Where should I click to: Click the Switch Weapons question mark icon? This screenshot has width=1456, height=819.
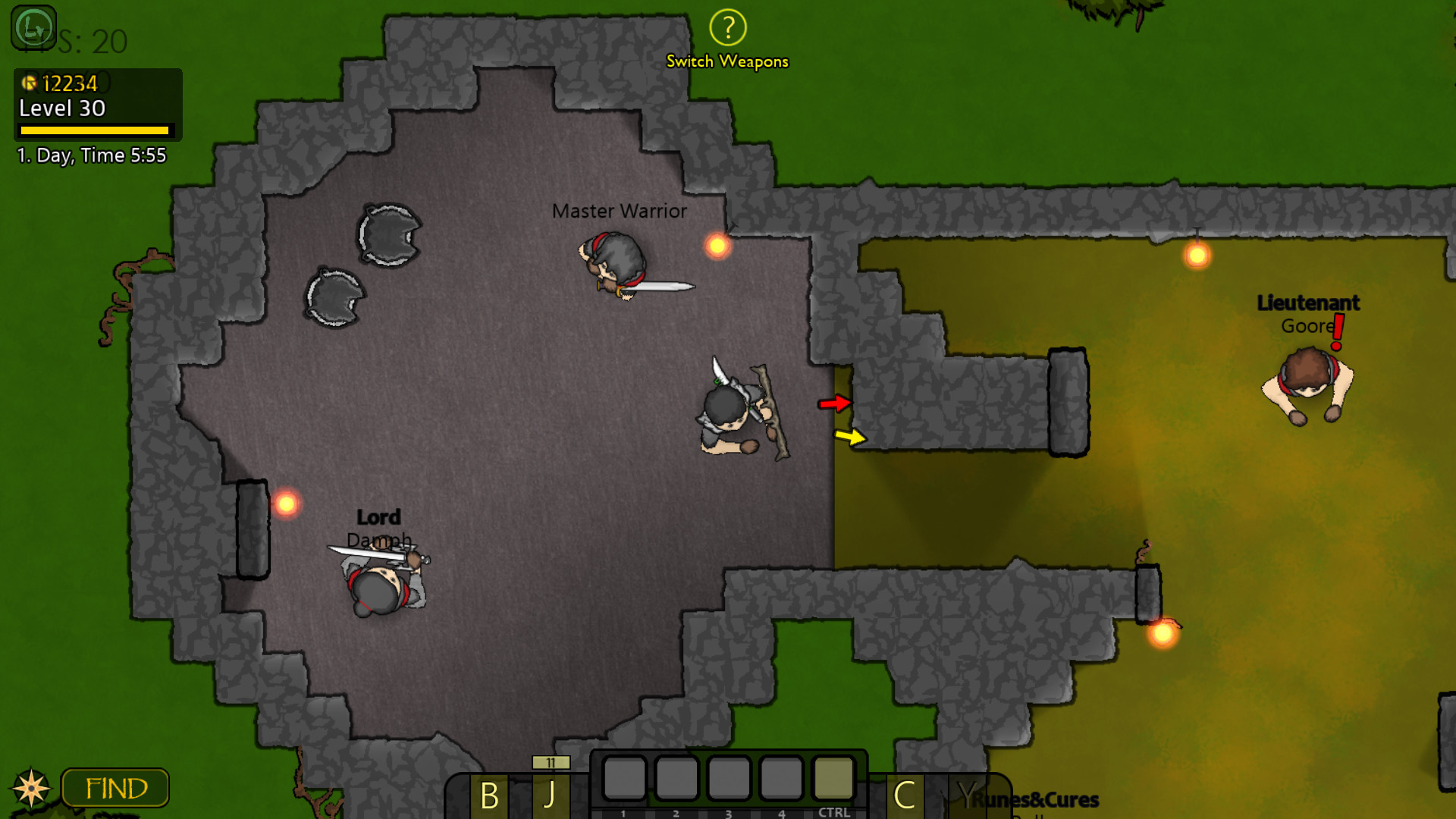pyautogui.click(x=727, y=29)
